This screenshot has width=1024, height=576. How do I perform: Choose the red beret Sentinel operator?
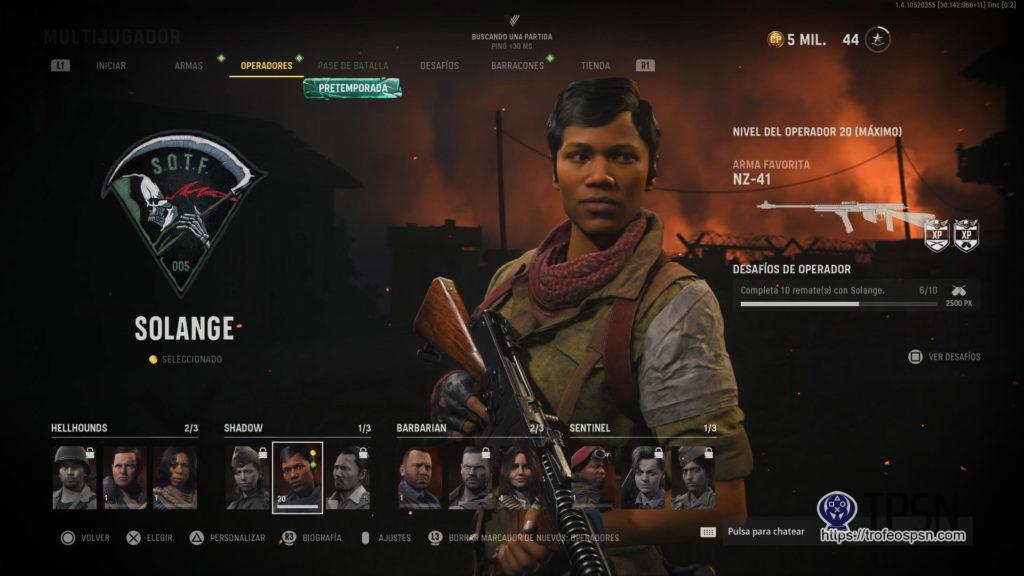[592, 478]
